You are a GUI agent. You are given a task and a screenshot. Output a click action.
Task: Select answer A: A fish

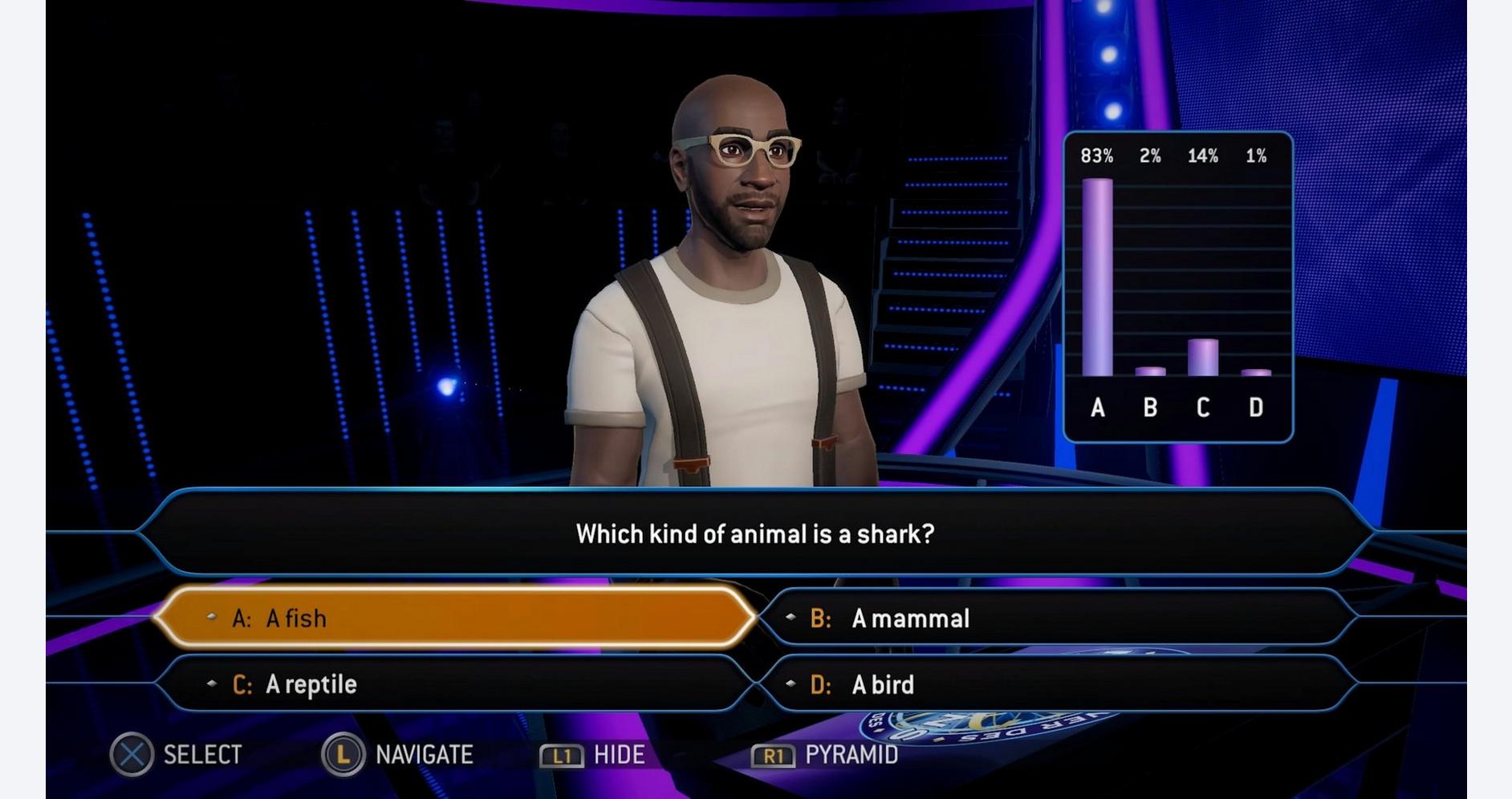pyautogui.click(x=453, y=618)
